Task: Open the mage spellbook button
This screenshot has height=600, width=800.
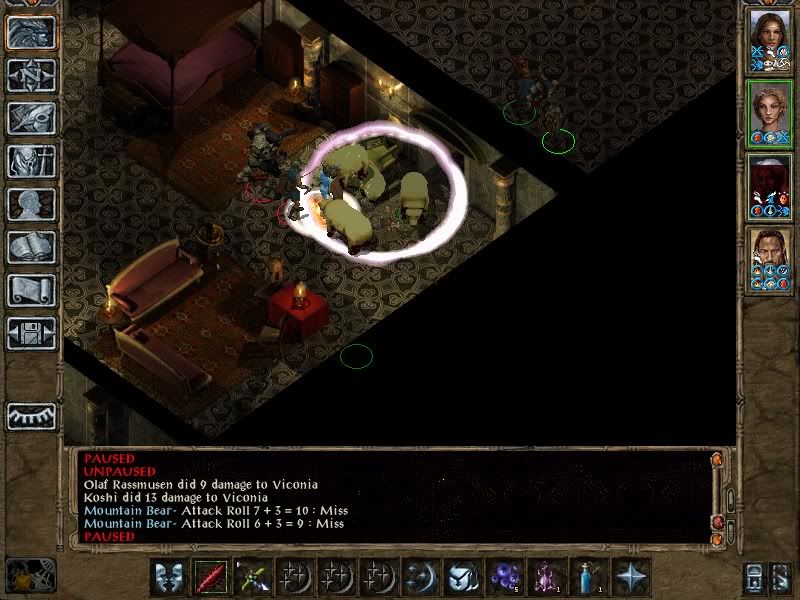Action: 32,247
